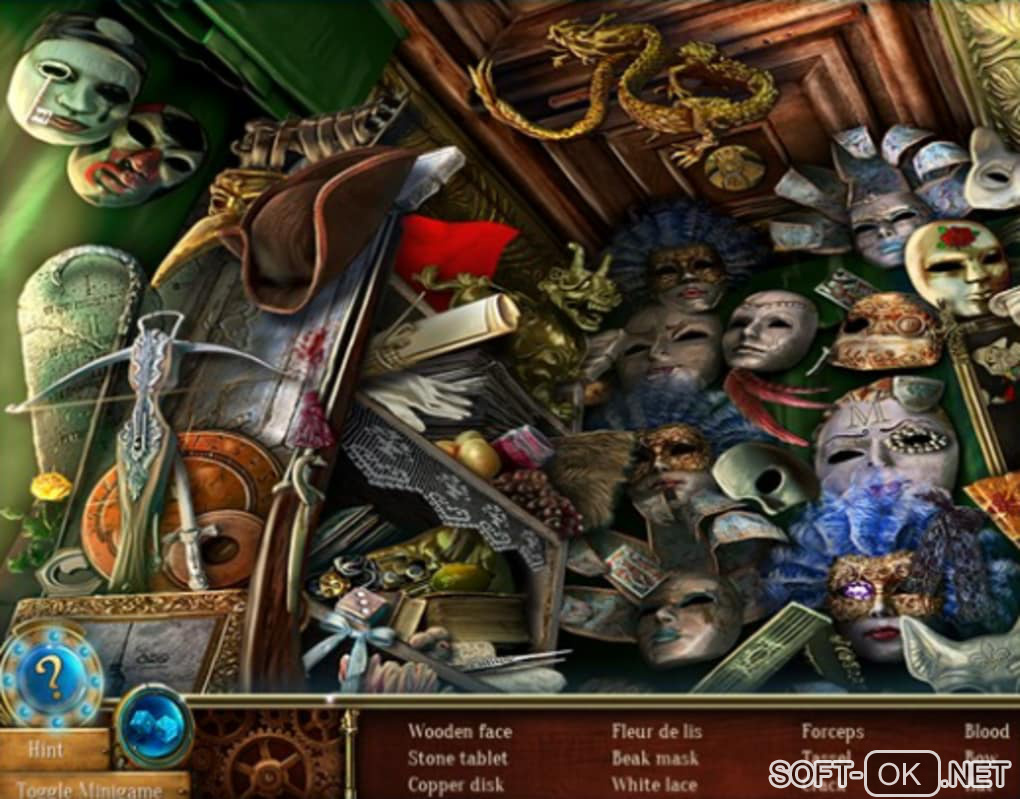
Task: Click the blue dice gem orb
Action: (154, 724)
